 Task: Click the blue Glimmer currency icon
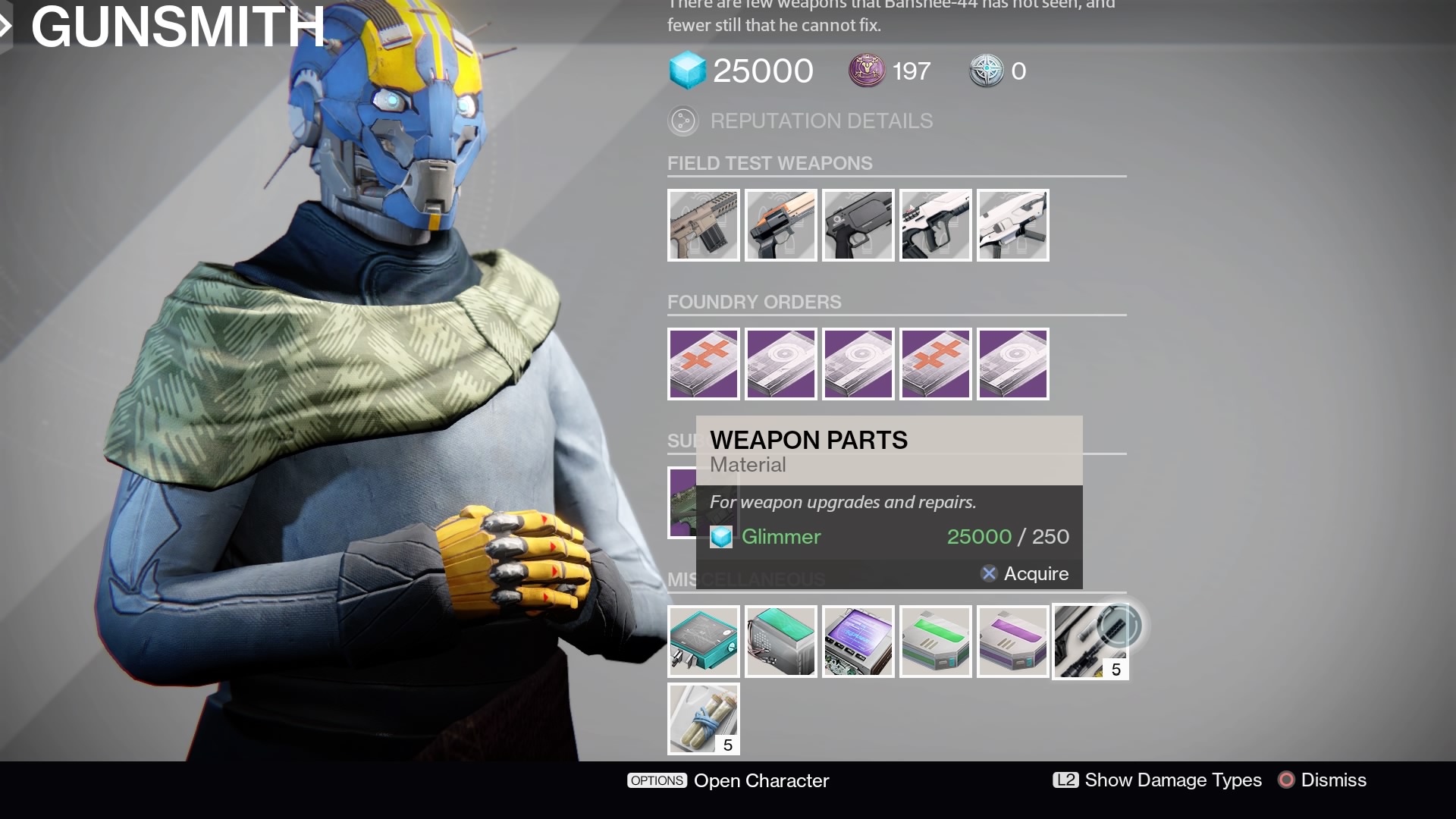[x=689, y=71]
